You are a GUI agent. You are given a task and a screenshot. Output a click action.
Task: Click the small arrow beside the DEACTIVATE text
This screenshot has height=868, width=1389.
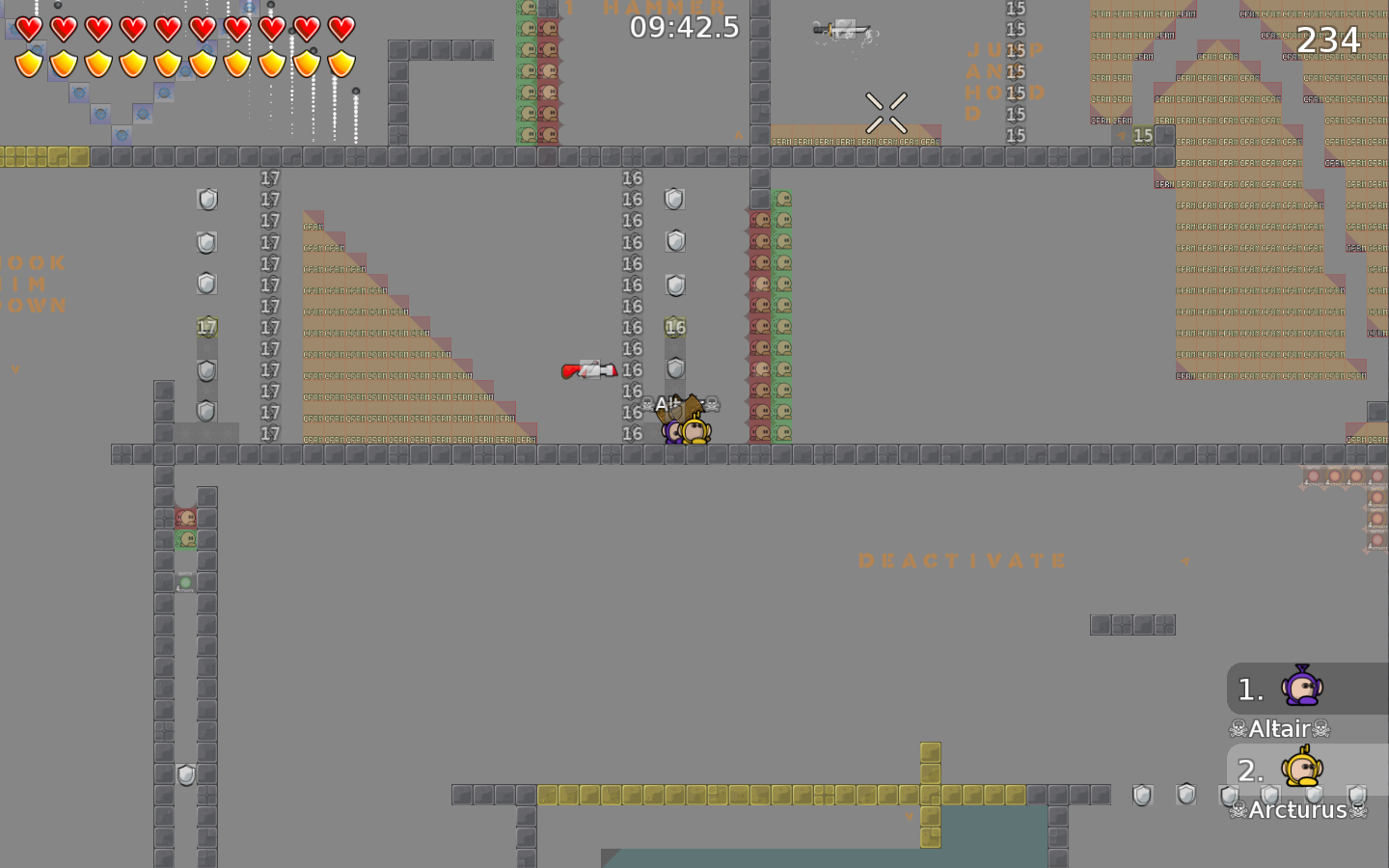tap(1184, 559)
